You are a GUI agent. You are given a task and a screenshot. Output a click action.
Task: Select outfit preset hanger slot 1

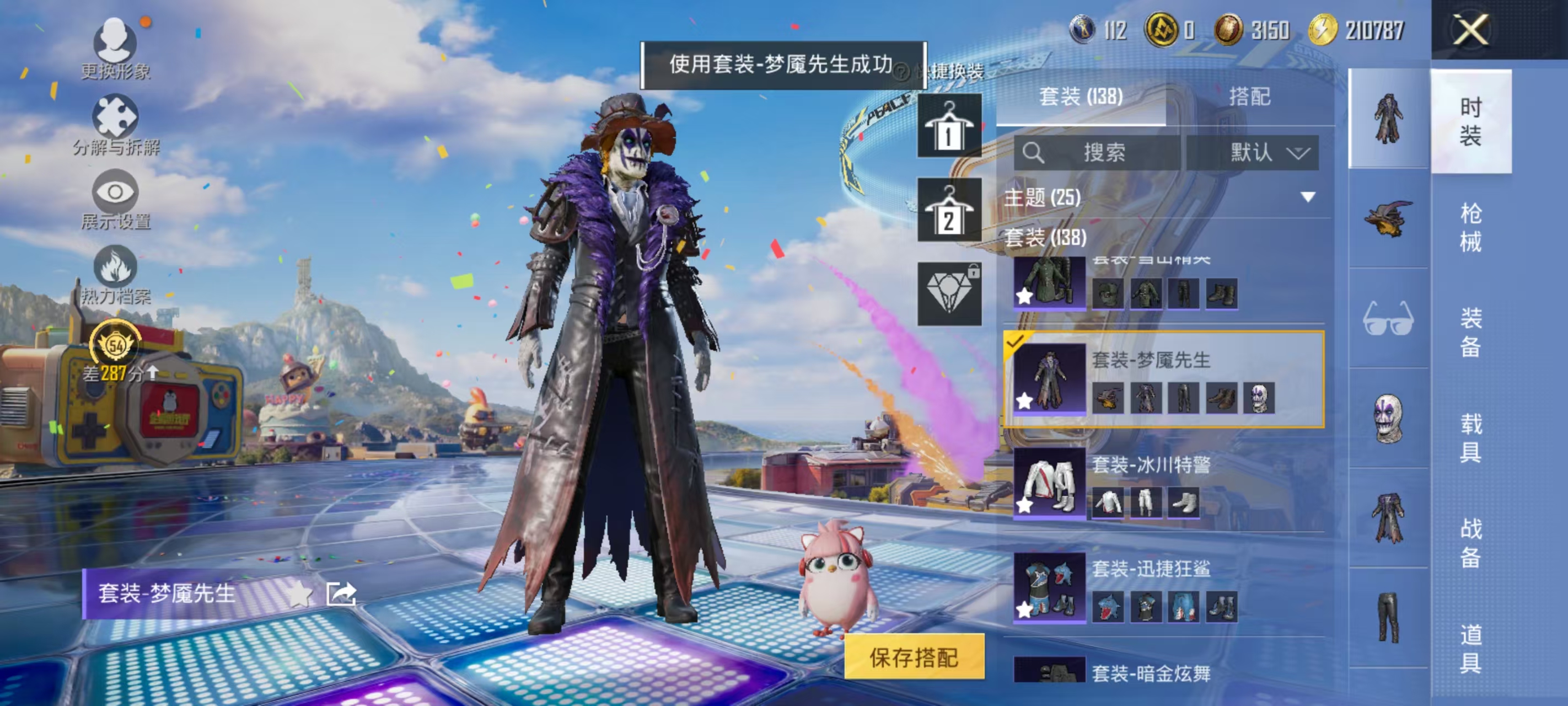tap(951, 125)
